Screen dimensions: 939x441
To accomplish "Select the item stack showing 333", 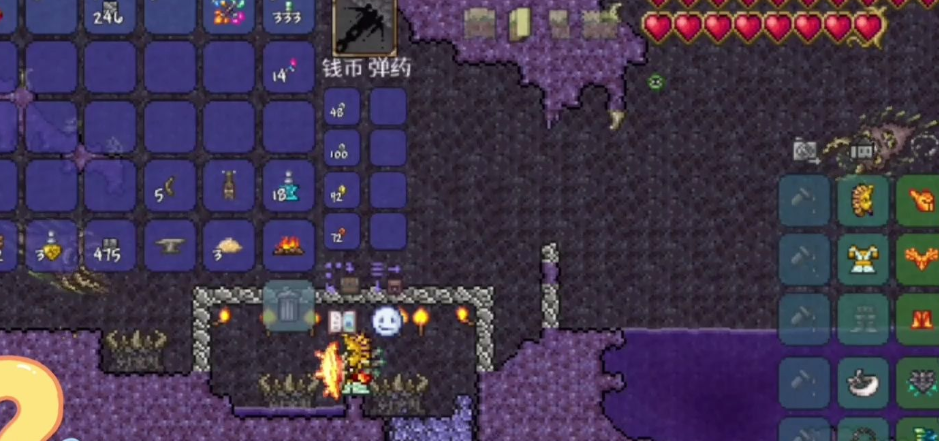I will 289,14.
